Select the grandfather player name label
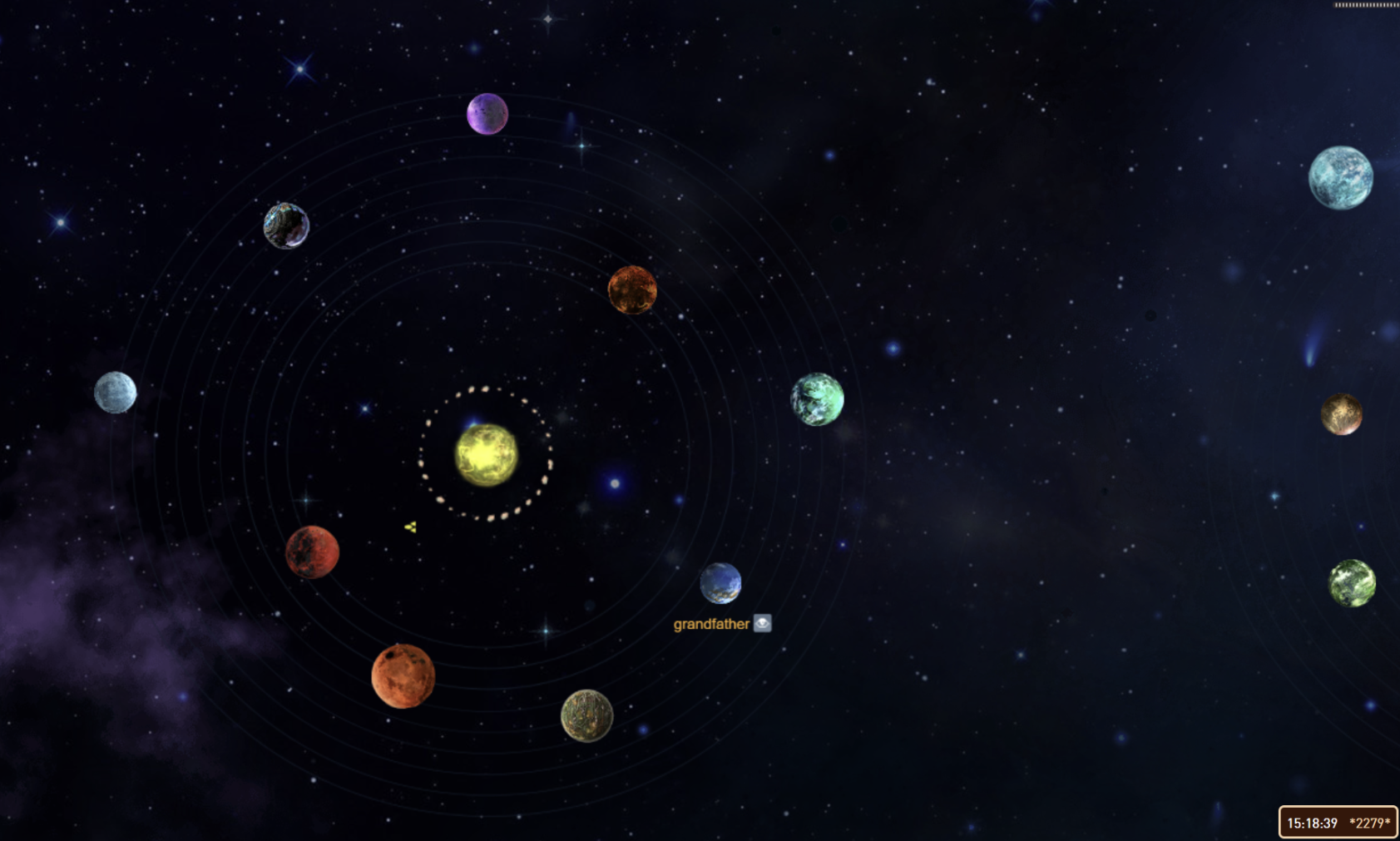Screen dimensions: 1400x841 tap(711, 624)
